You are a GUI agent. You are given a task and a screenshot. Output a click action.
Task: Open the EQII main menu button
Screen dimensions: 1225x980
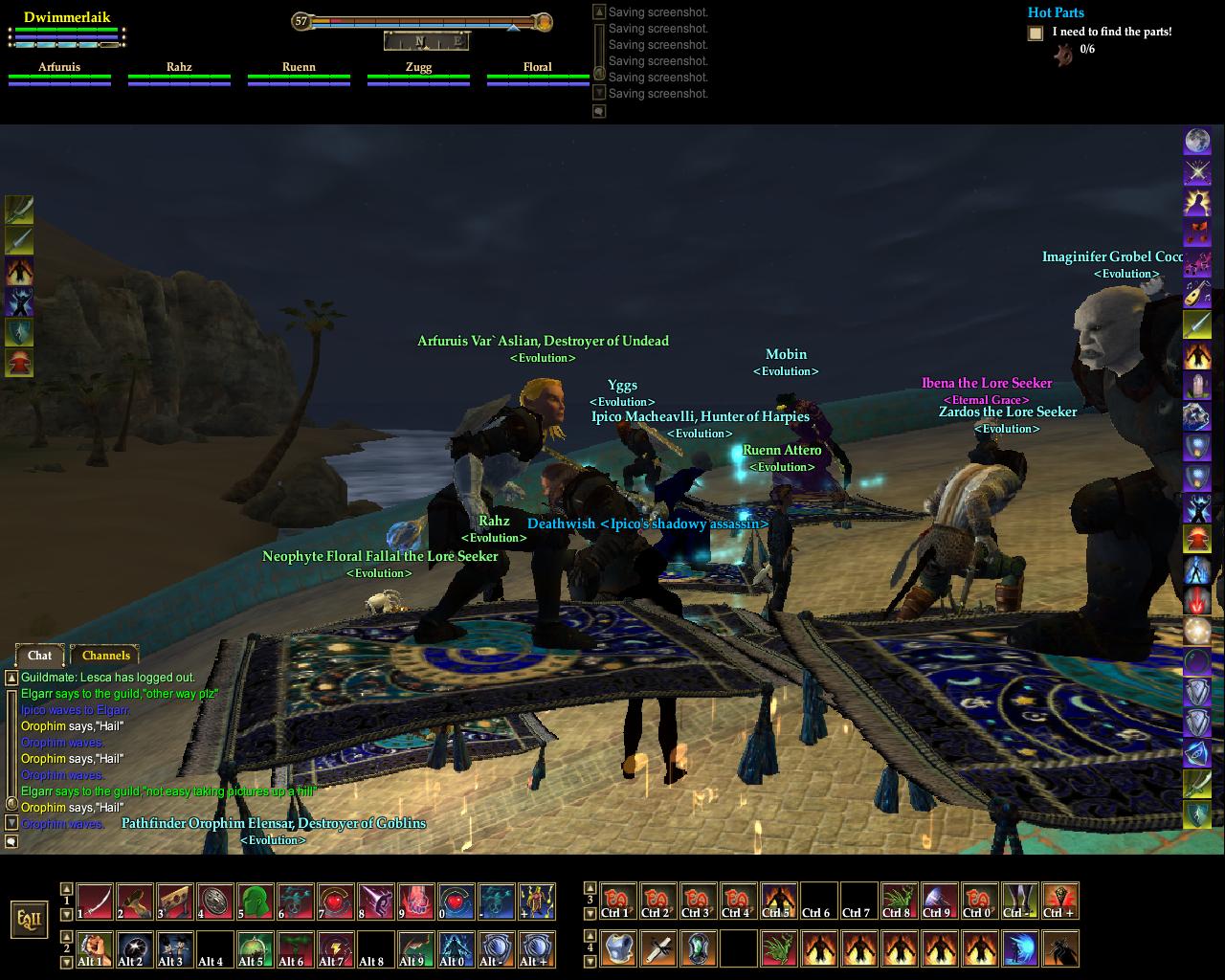[x=28, y=919]
